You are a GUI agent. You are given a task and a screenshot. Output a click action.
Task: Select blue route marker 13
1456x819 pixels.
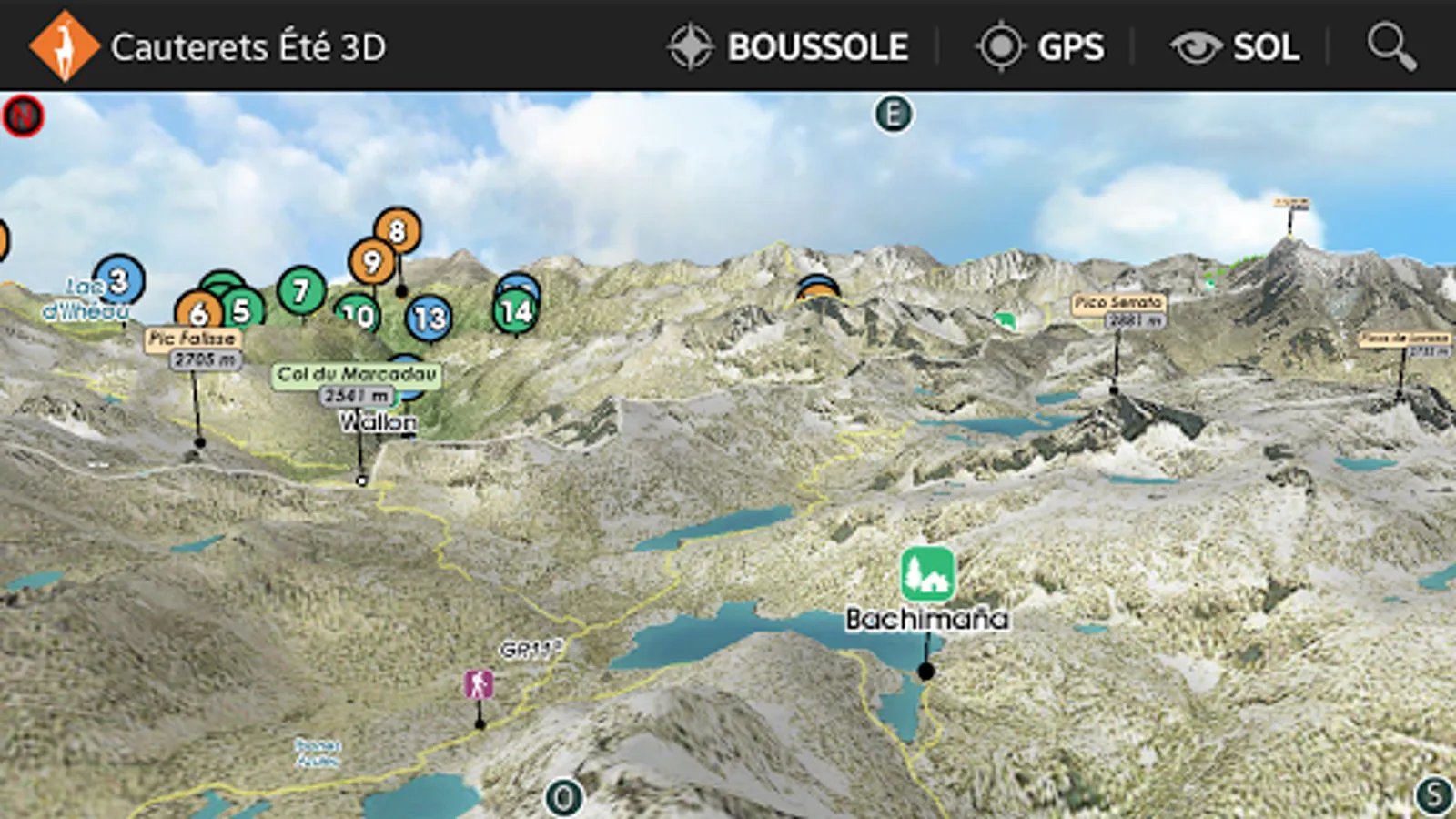point(429,318)
